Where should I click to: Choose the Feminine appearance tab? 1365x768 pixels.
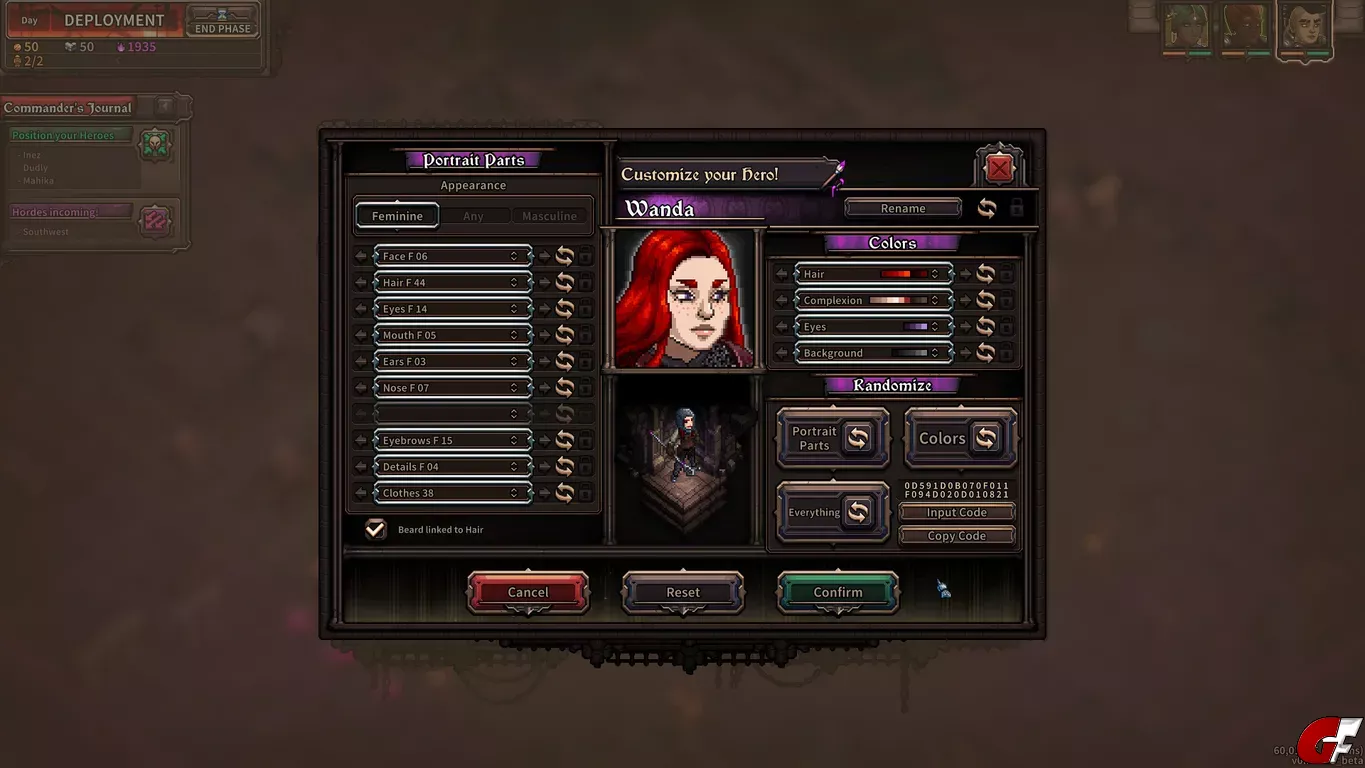coord(397,216)
